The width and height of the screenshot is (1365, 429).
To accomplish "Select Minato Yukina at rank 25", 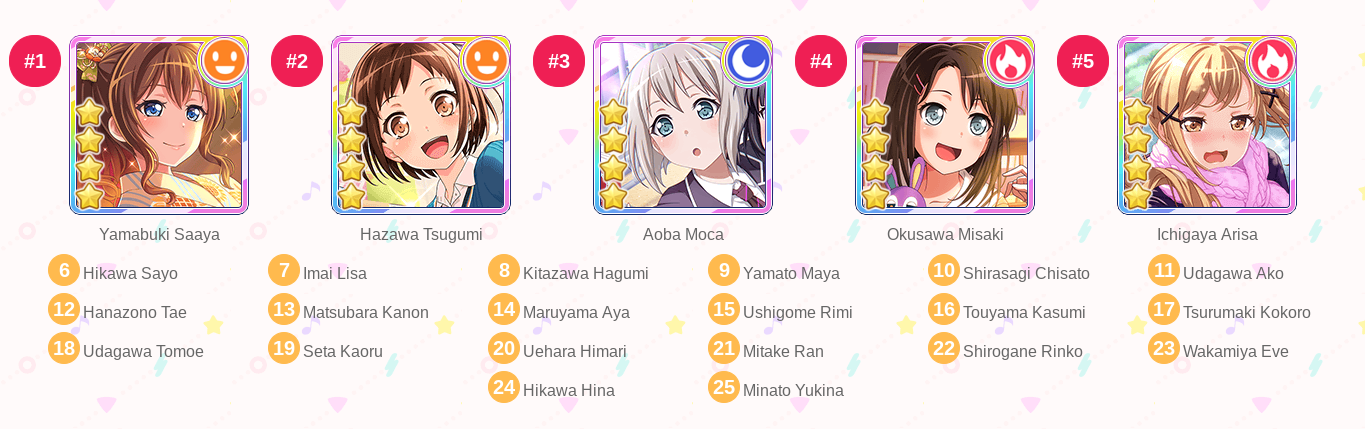I will click(x=793, y=390).
